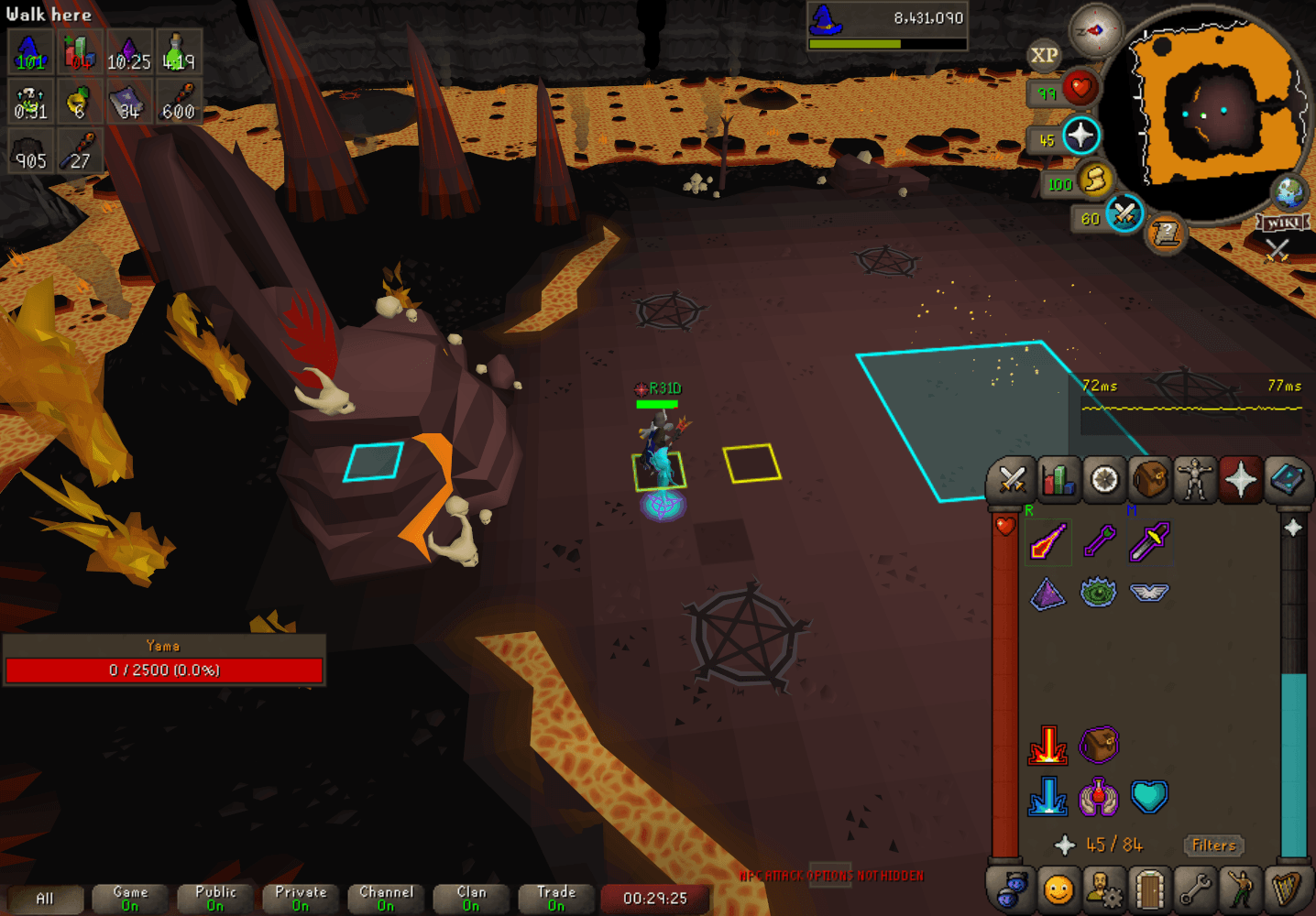Switch to the Game chat tab
The image size is (1316, 916).
pos(128,898)
